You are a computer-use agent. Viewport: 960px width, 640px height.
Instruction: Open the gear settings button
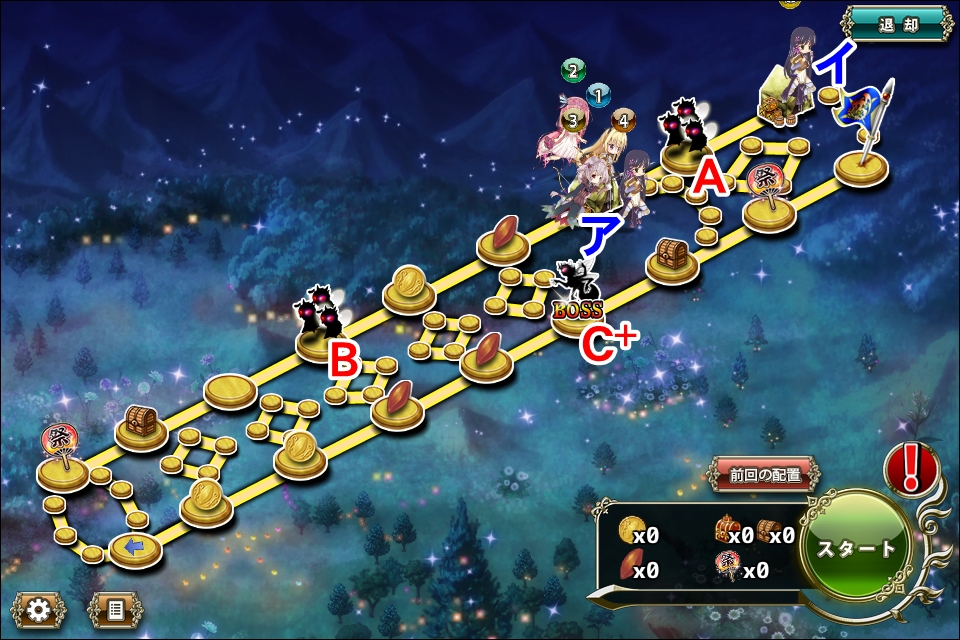click(x=39, y=609)
